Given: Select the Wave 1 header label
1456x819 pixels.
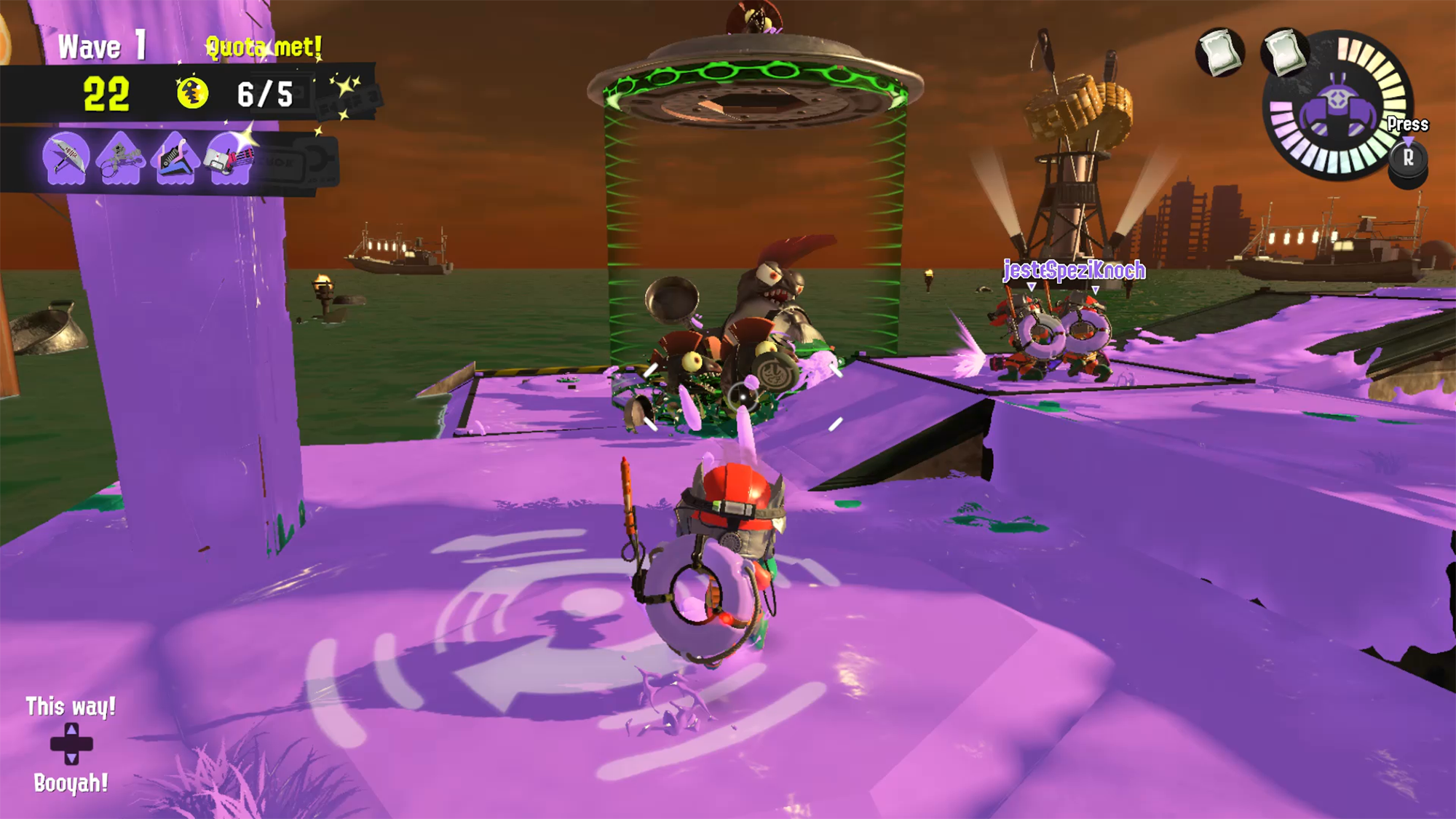Looking at the screenshot, I should (102, 45).
